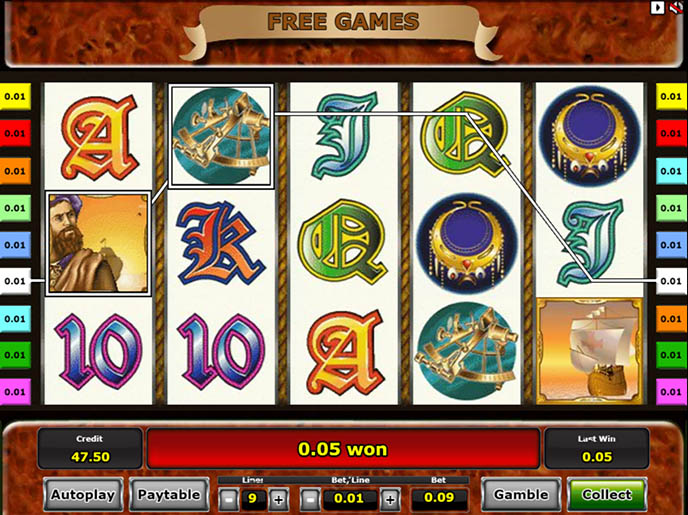This screenshot has height=515, width=688.
Task: Start Autoplay spins
Action: tap(83, 494)
